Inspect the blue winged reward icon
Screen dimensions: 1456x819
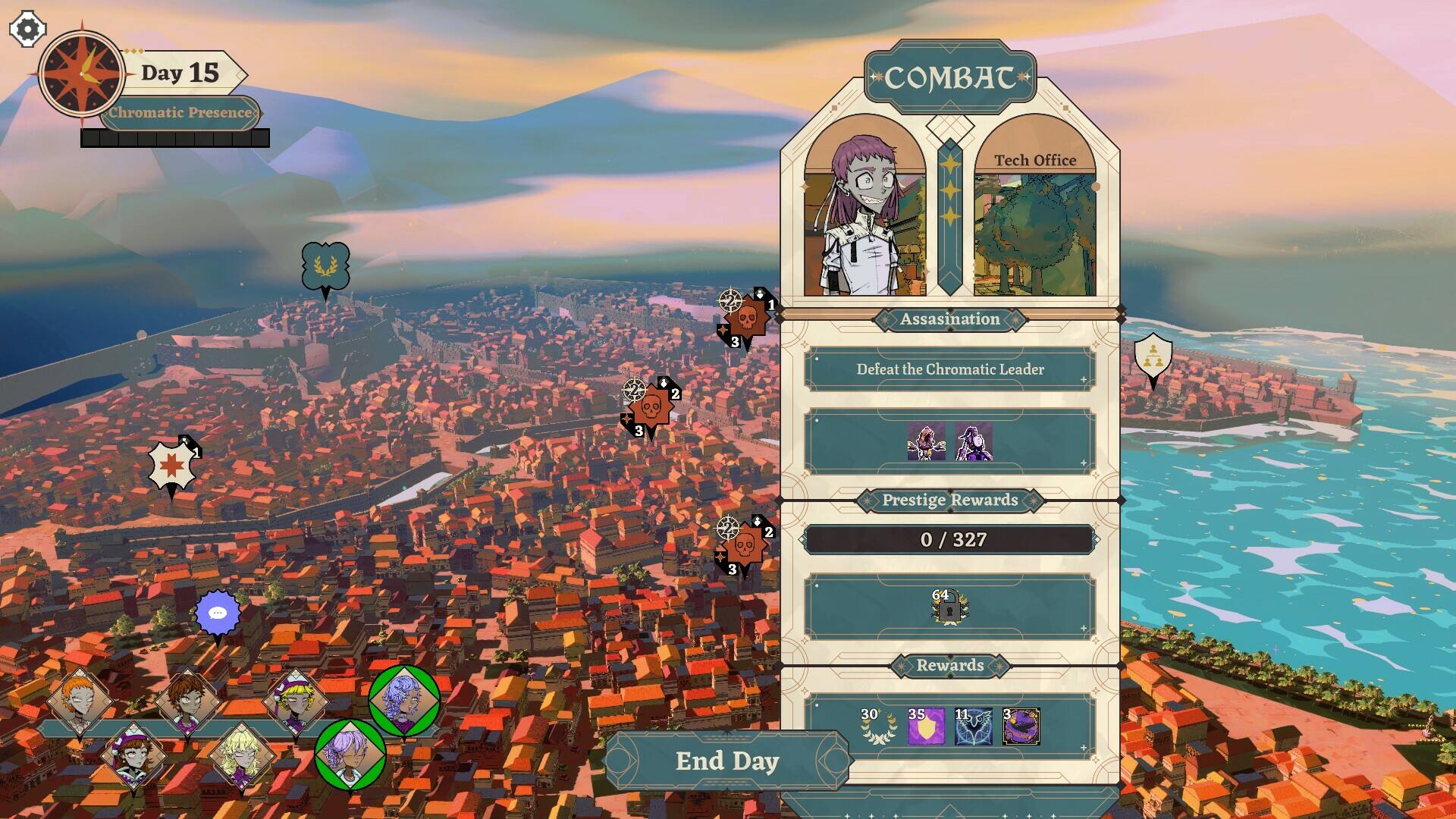point(974,726)
